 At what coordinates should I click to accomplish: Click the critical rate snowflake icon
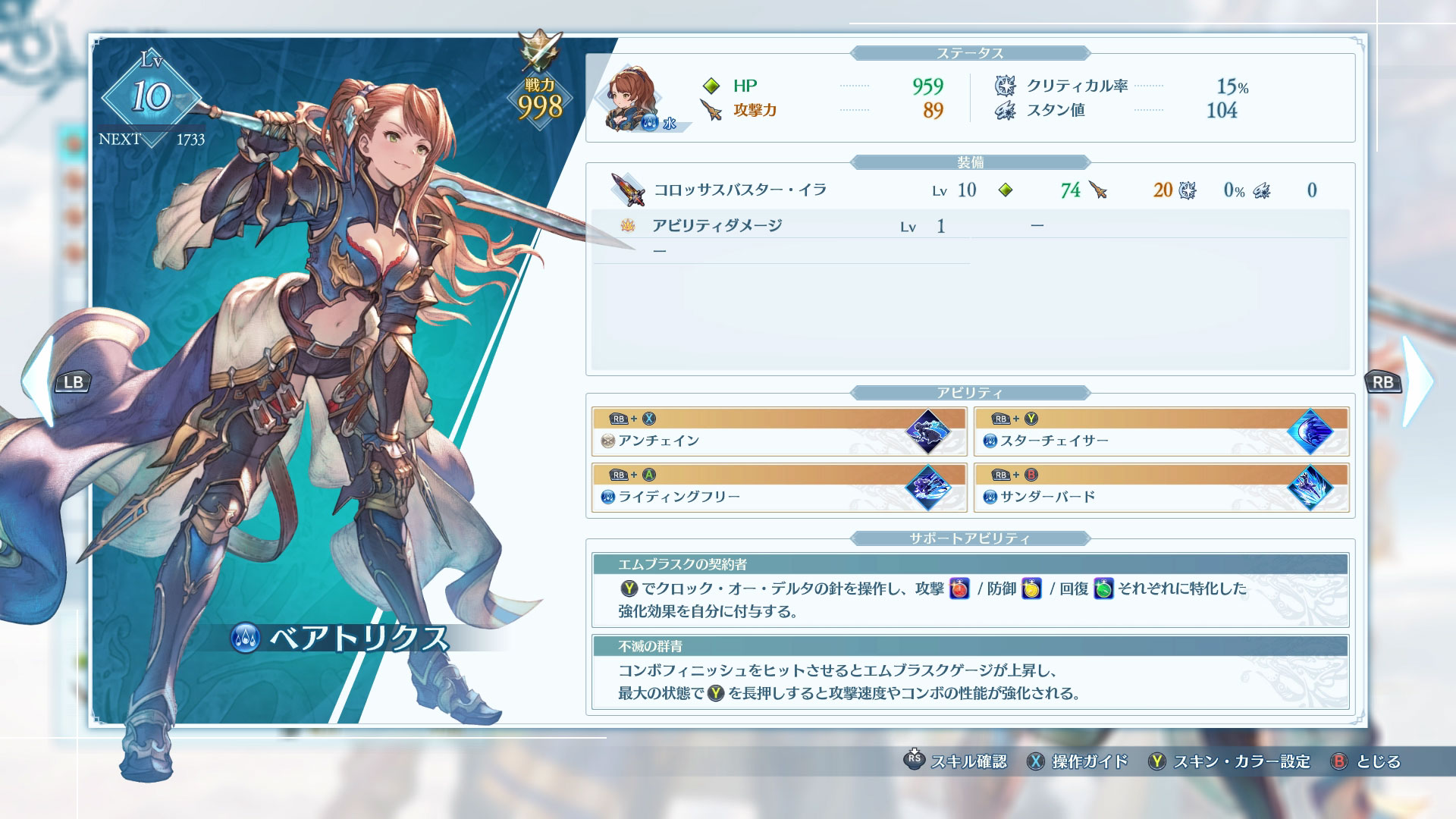pyautogui.click(x=1005, y=86)
